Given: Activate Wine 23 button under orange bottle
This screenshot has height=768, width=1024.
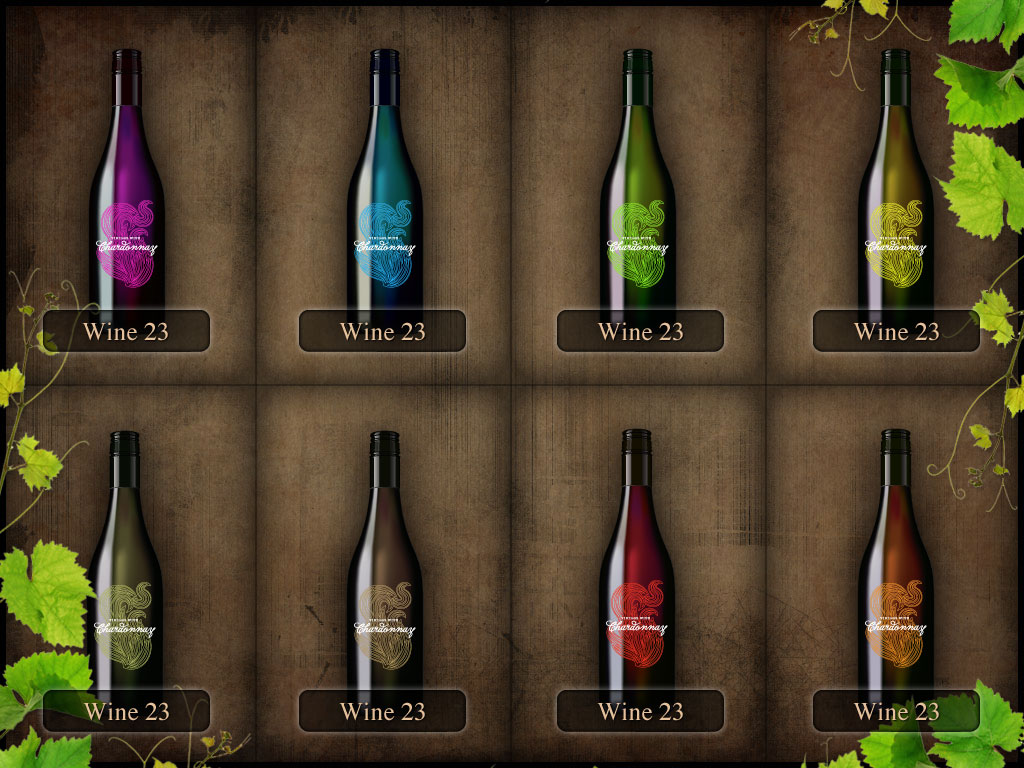Looking at the screenshot, I should pyautogui.click(x=896, y=711).
